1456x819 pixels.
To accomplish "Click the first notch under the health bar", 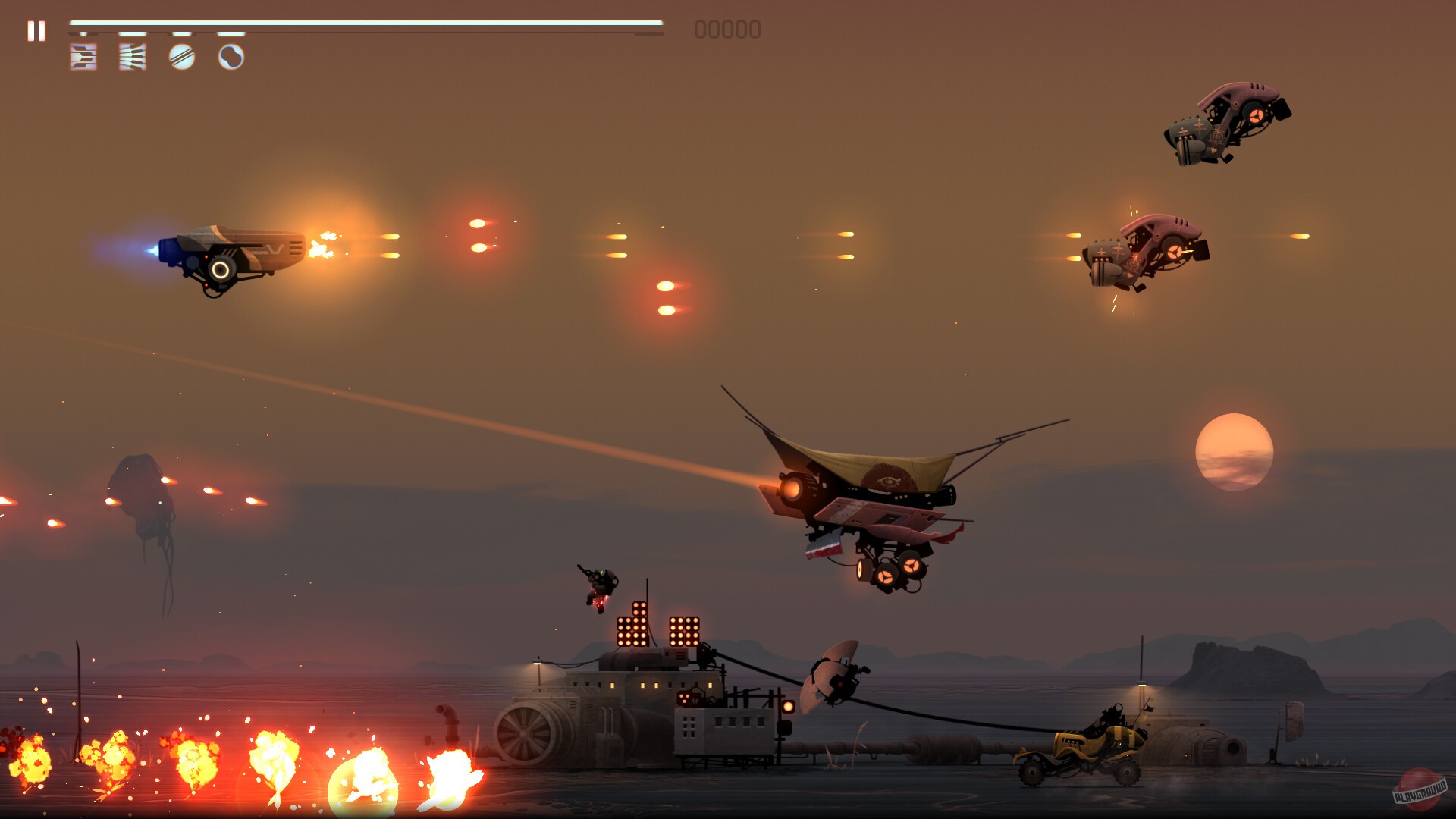I will pos(84,33).
